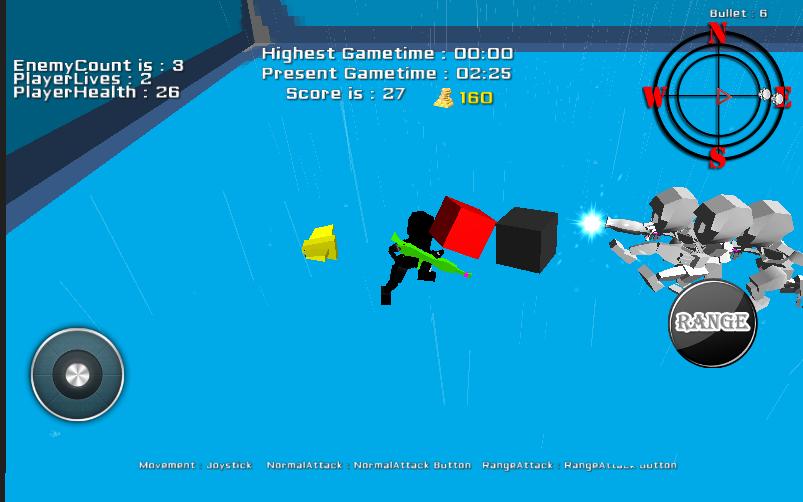Click the virtual movement joystick
Image resolution: width=803 pixels, height=502 pixels.
(77, 375)
